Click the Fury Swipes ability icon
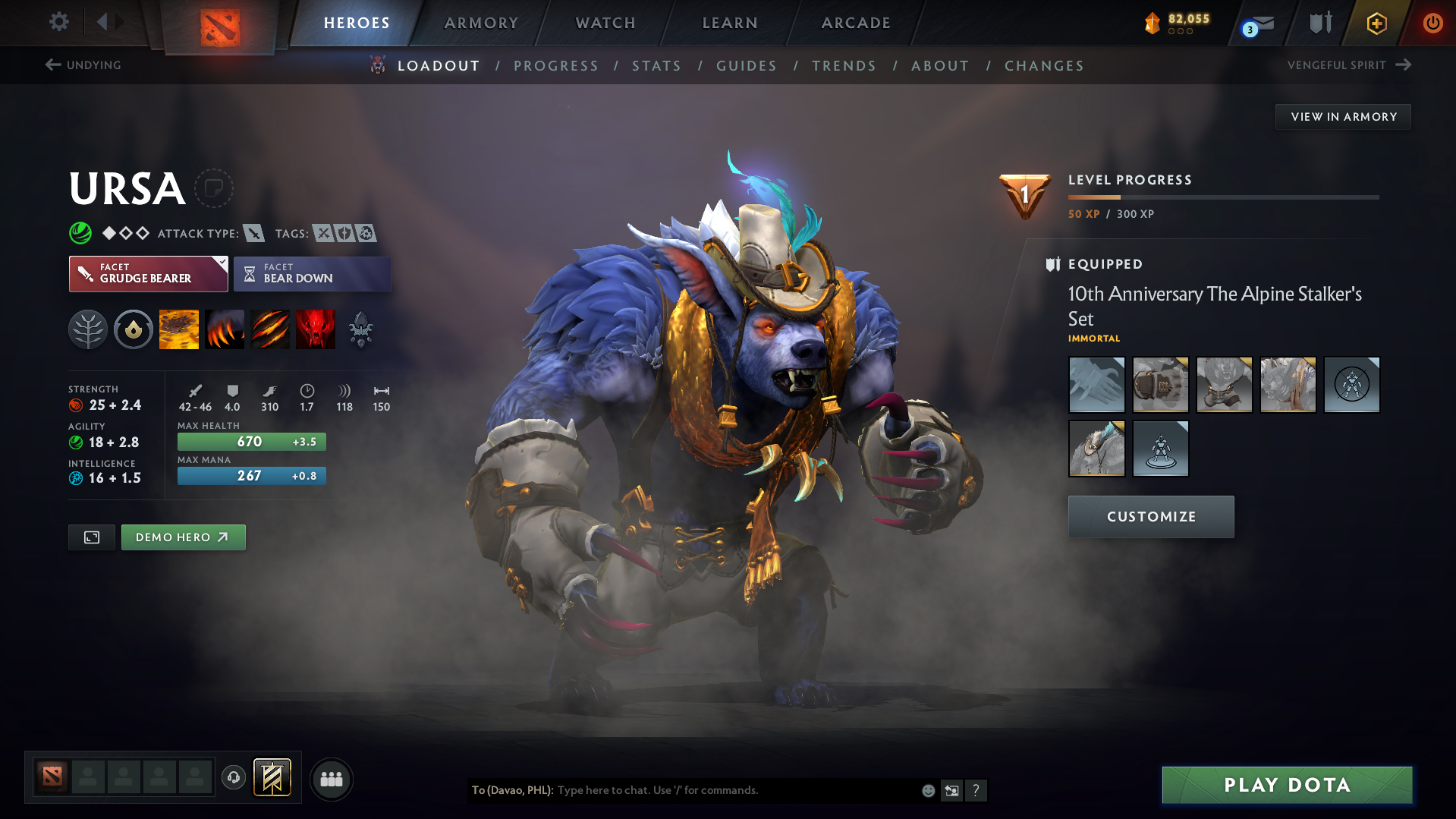 (x=270, y=329)
